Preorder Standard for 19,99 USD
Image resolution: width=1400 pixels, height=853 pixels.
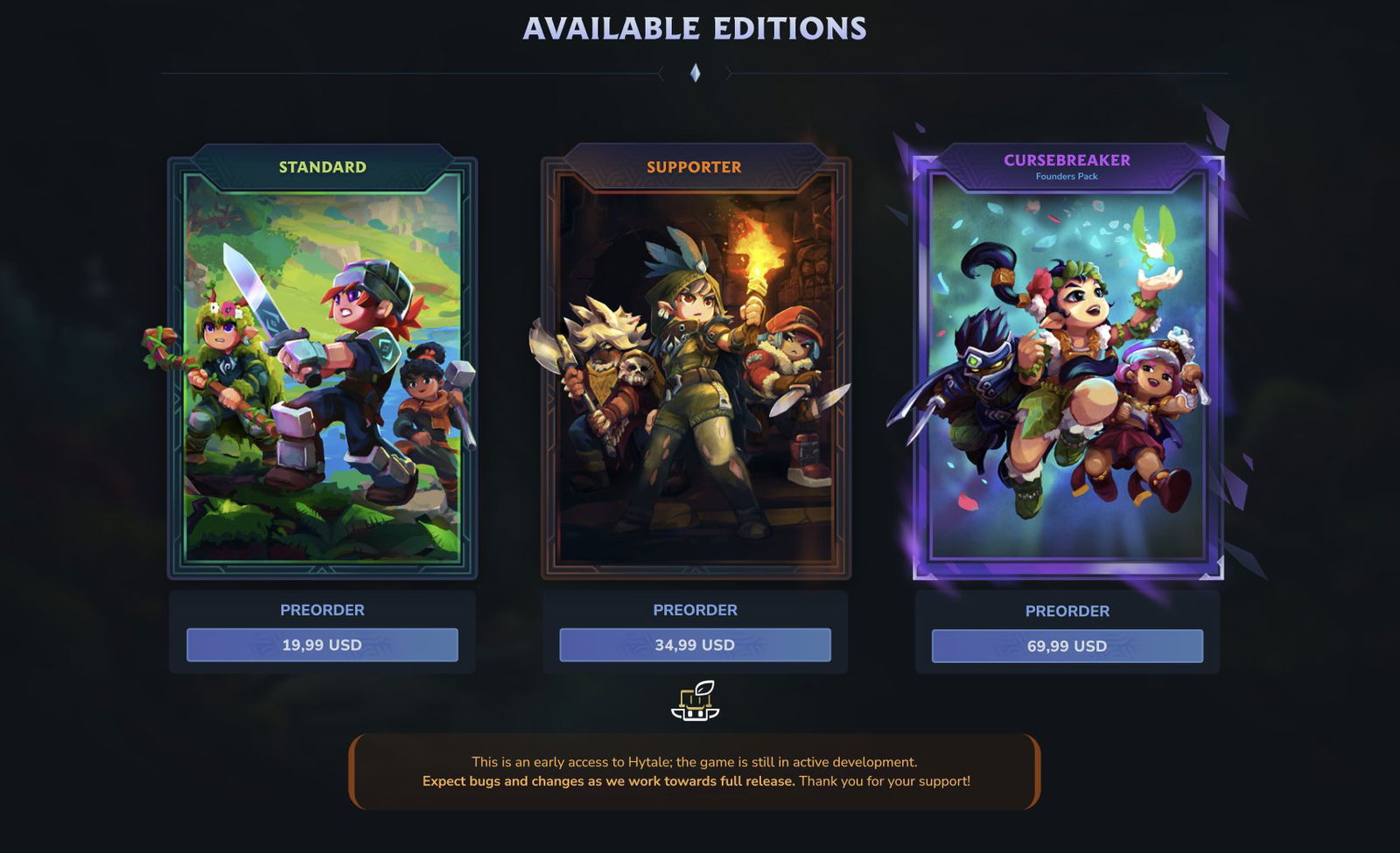(323, 645)
